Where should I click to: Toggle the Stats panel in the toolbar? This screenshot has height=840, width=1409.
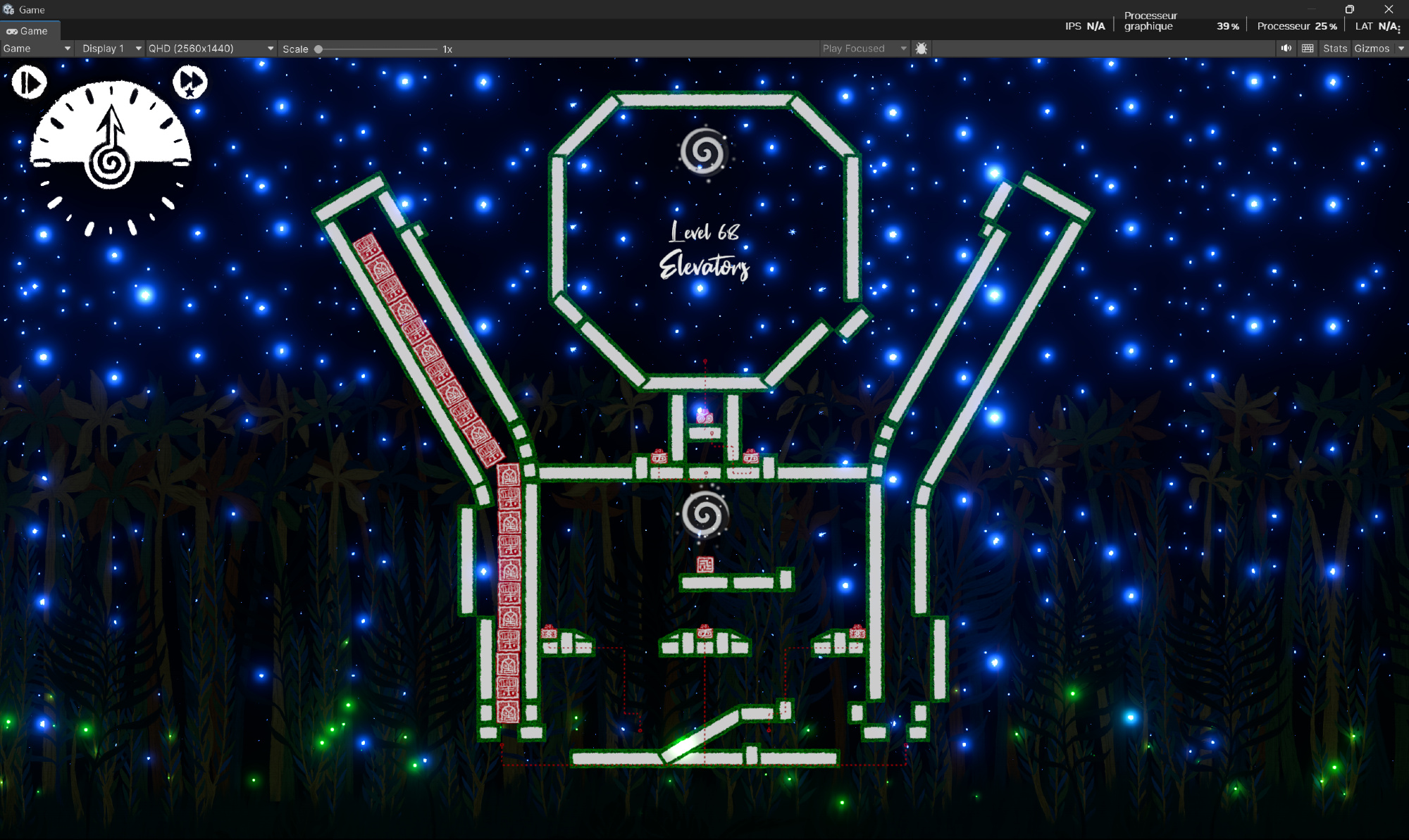tap(1334, 49)
